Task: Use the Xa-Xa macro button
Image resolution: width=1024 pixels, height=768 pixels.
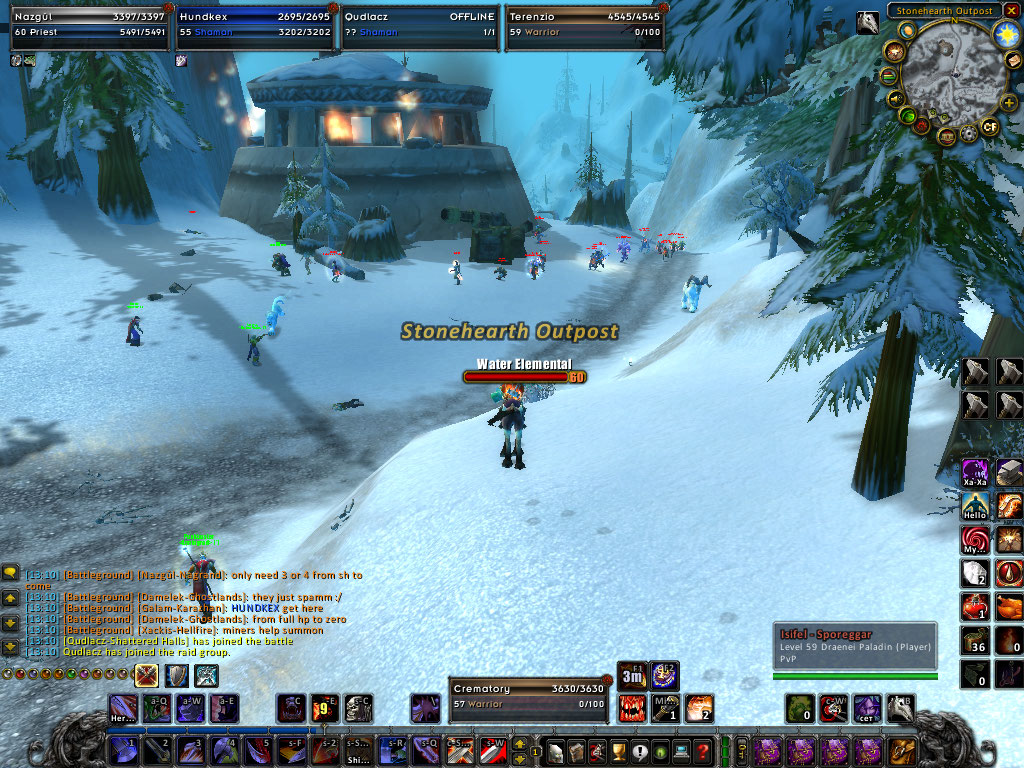Action: (x=975, y=473)
